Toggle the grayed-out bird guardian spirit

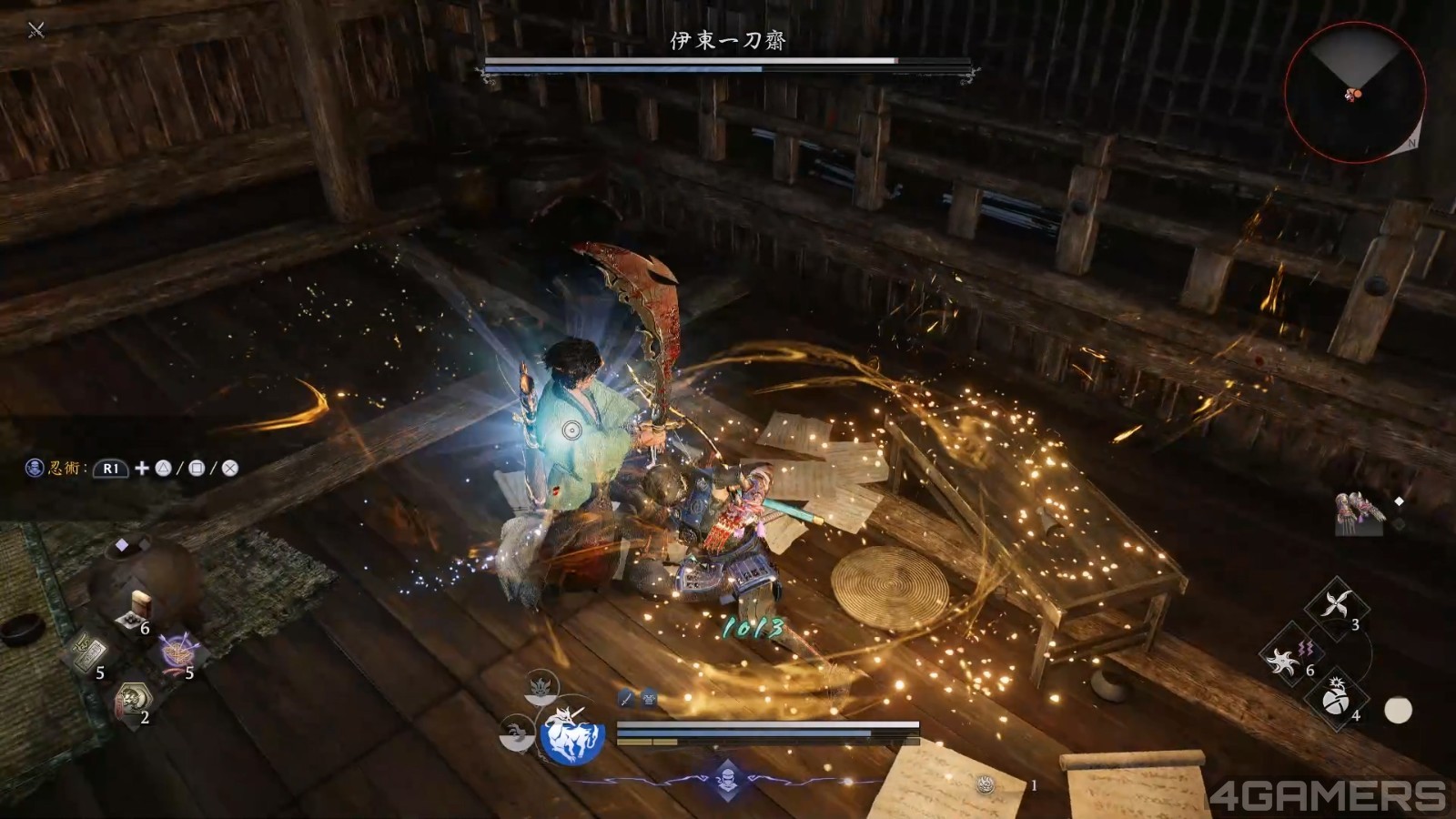(x=515, y=728)
